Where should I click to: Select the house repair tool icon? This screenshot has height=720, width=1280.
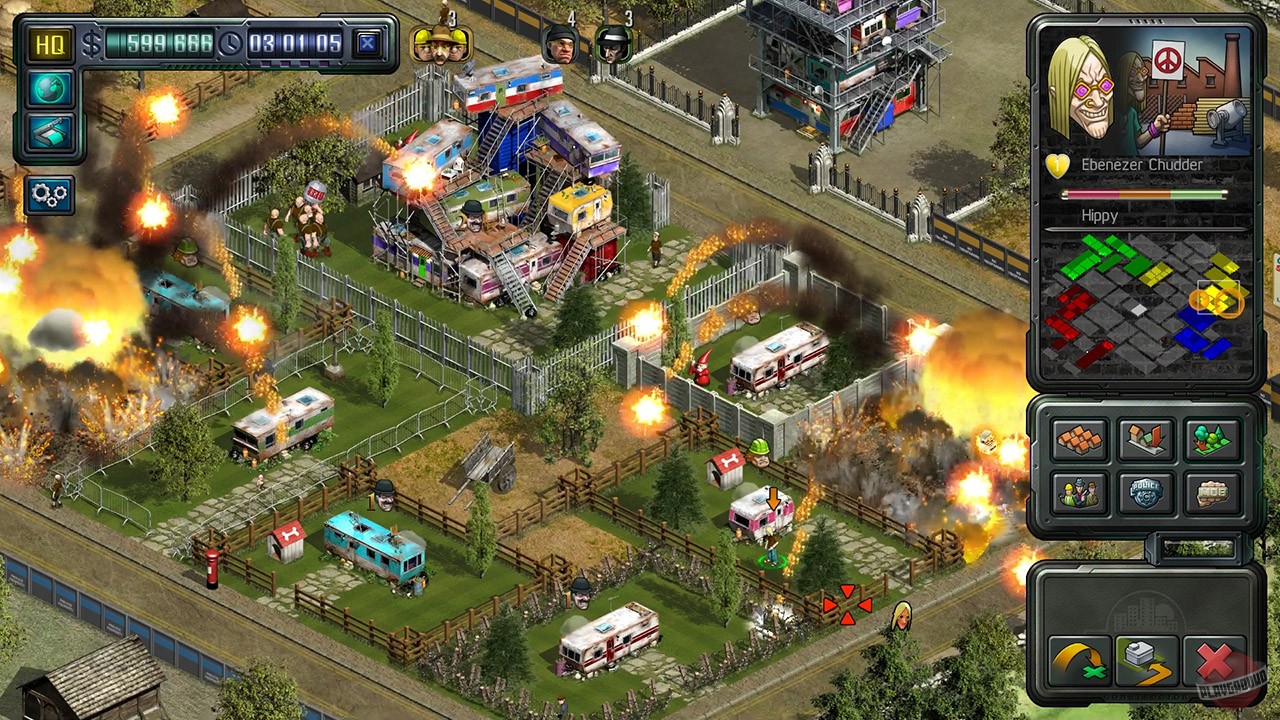coord(1145,440)
